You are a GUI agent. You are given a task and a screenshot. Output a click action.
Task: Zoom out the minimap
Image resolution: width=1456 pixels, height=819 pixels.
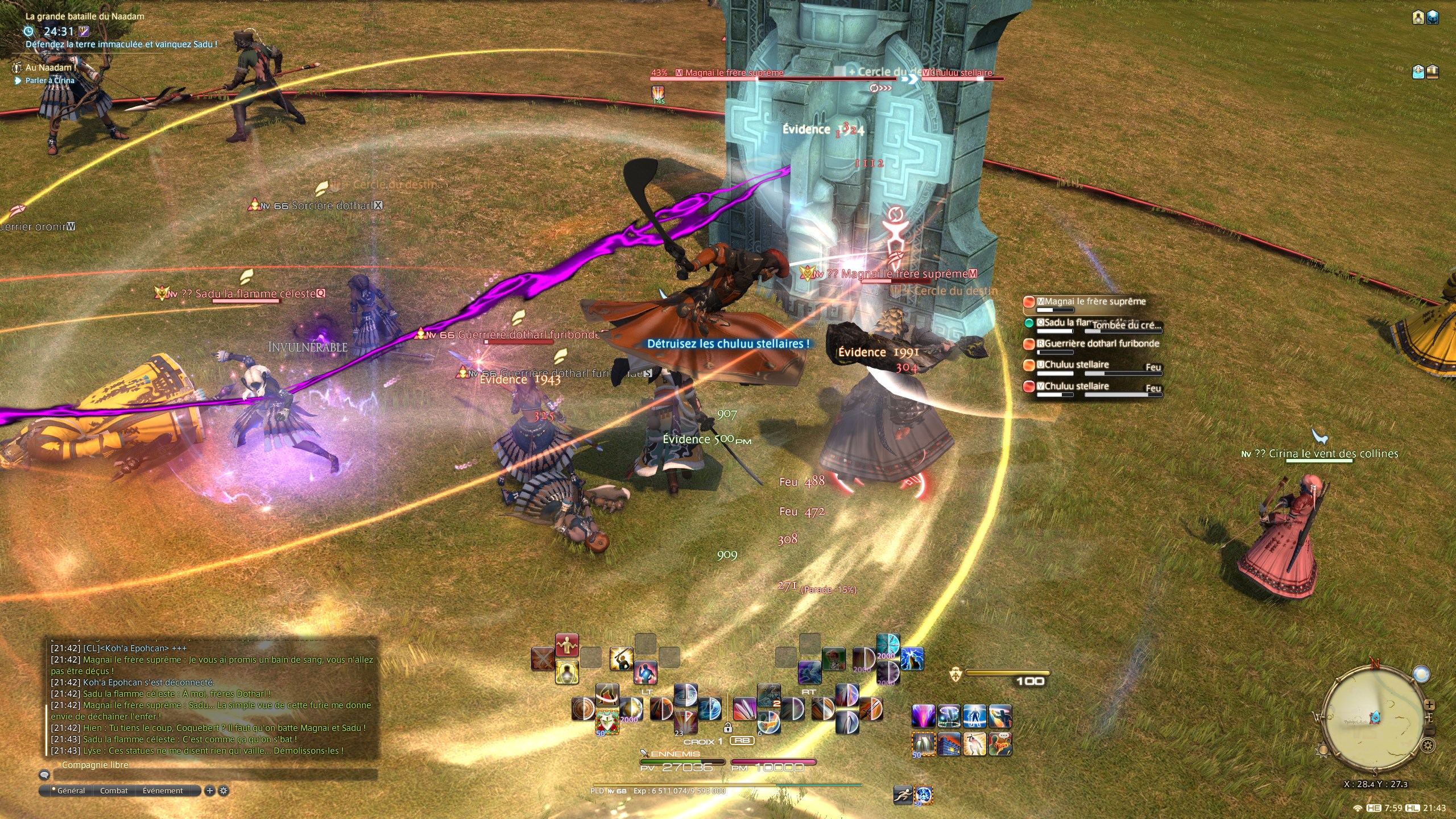tap(1429, 730)
